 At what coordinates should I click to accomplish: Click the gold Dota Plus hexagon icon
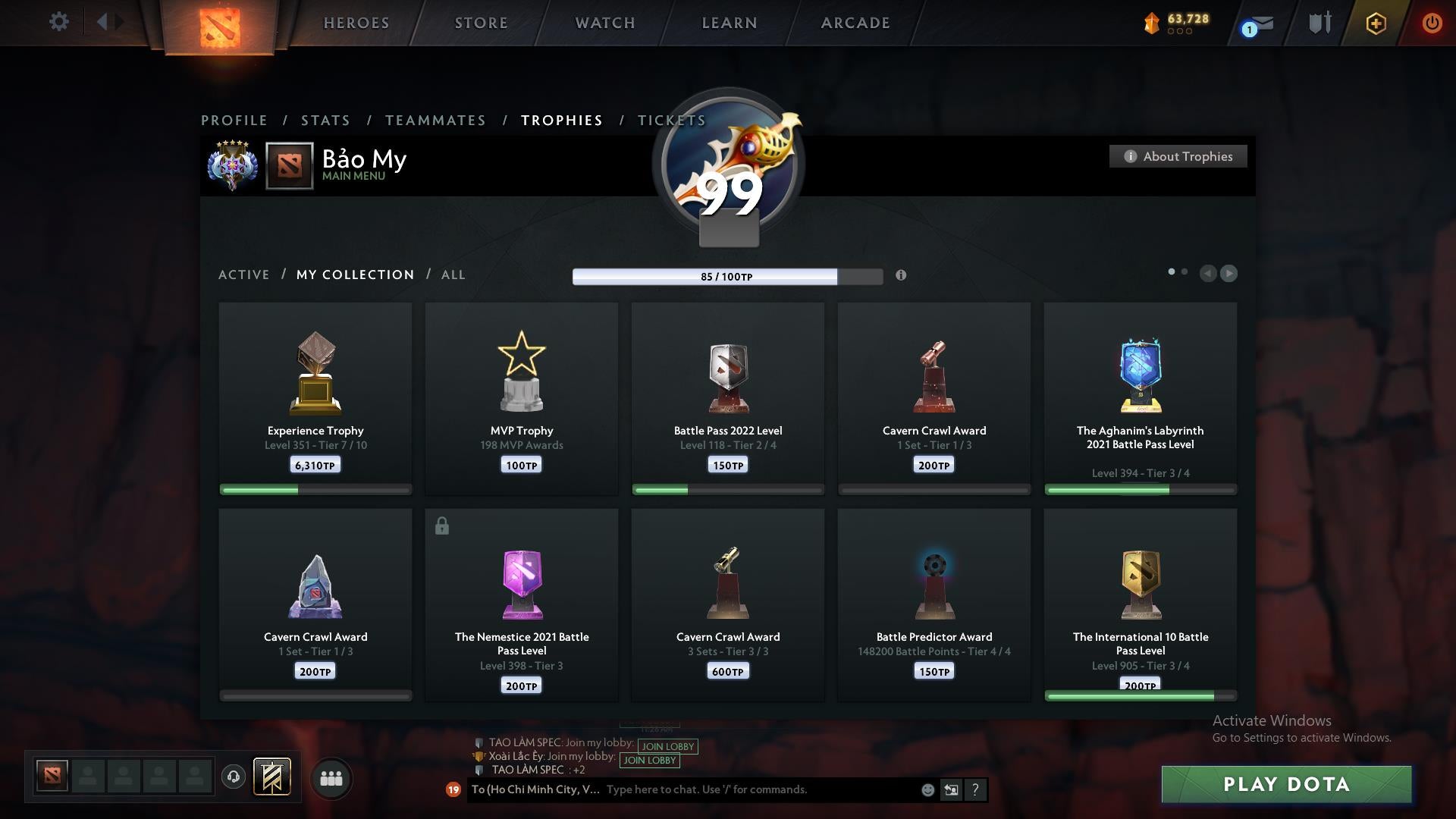[x=1376, y=23]
